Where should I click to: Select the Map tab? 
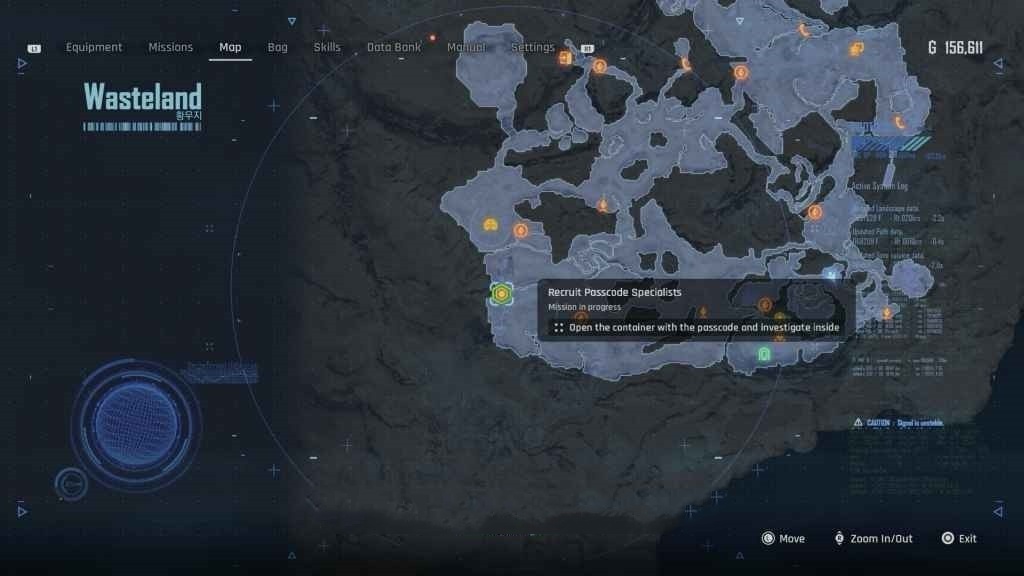(x=230, y=47)
